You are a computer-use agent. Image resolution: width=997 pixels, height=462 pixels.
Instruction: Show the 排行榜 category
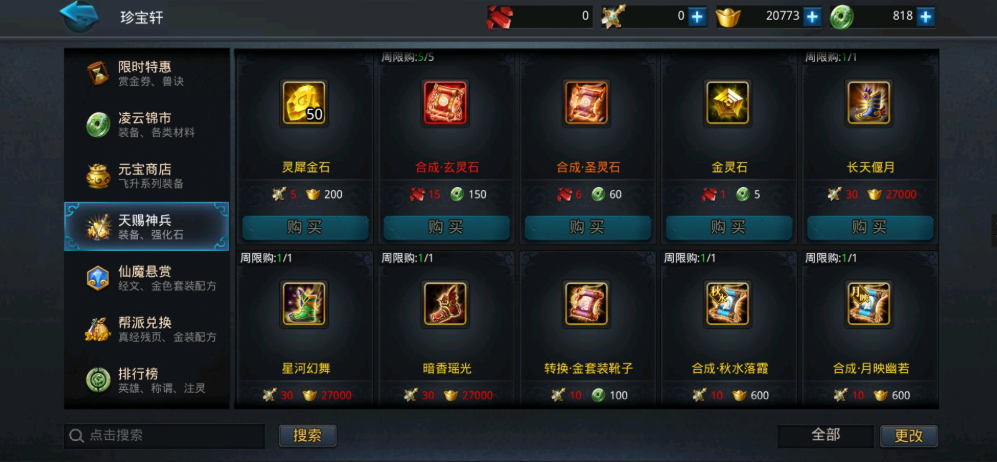click(x=146, y=380)
